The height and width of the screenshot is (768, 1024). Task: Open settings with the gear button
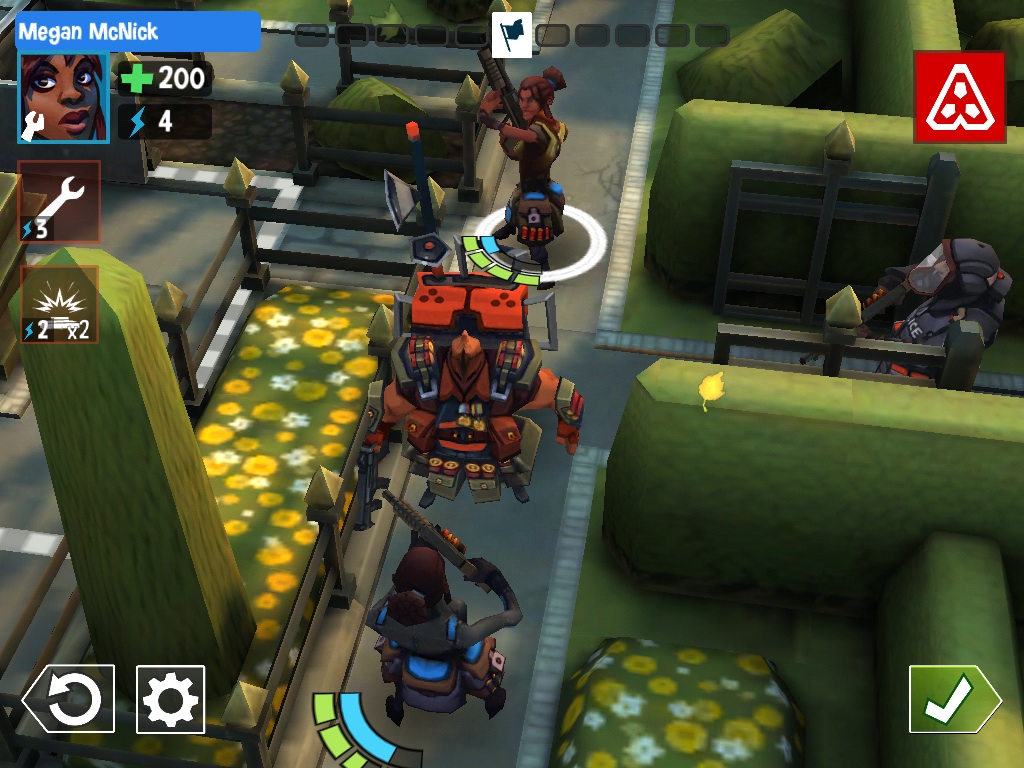171,699
